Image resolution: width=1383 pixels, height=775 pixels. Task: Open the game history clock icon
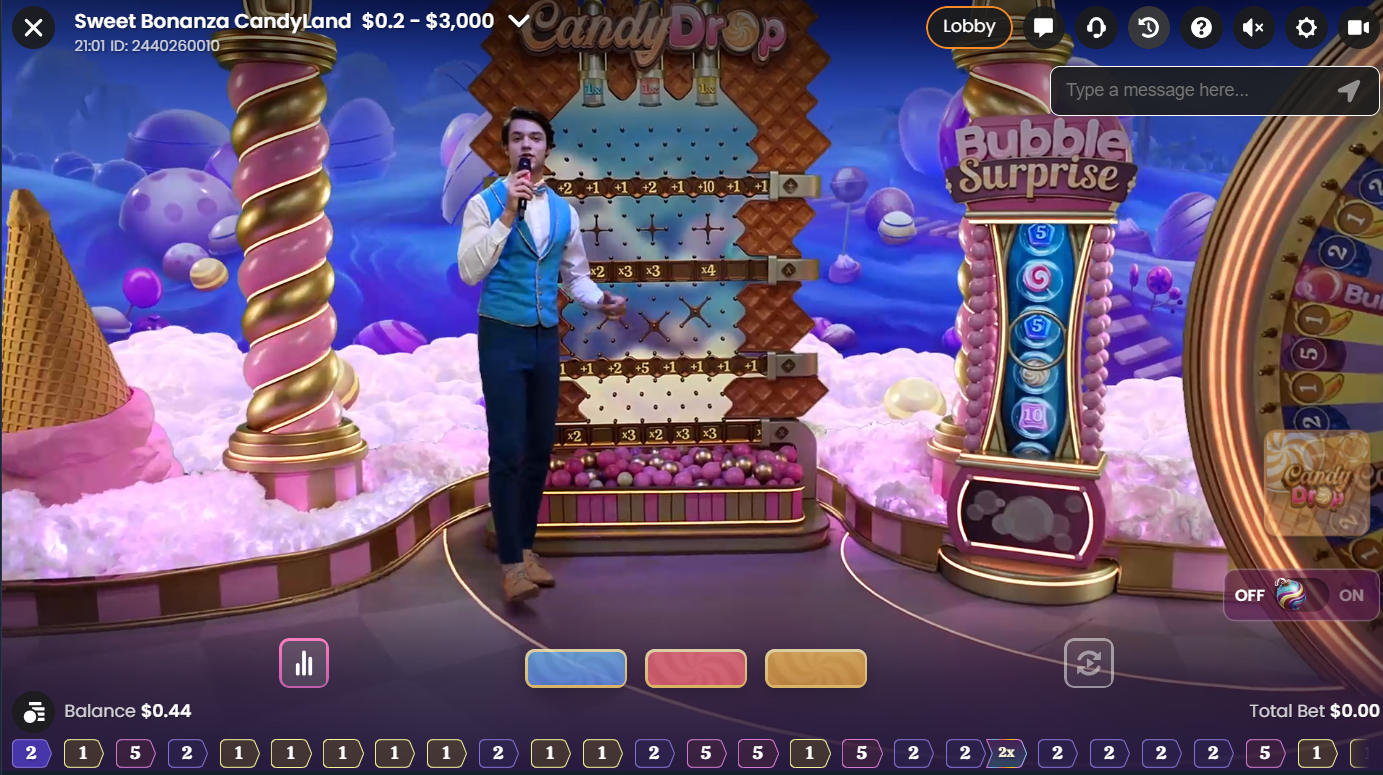pos(1148,27)
